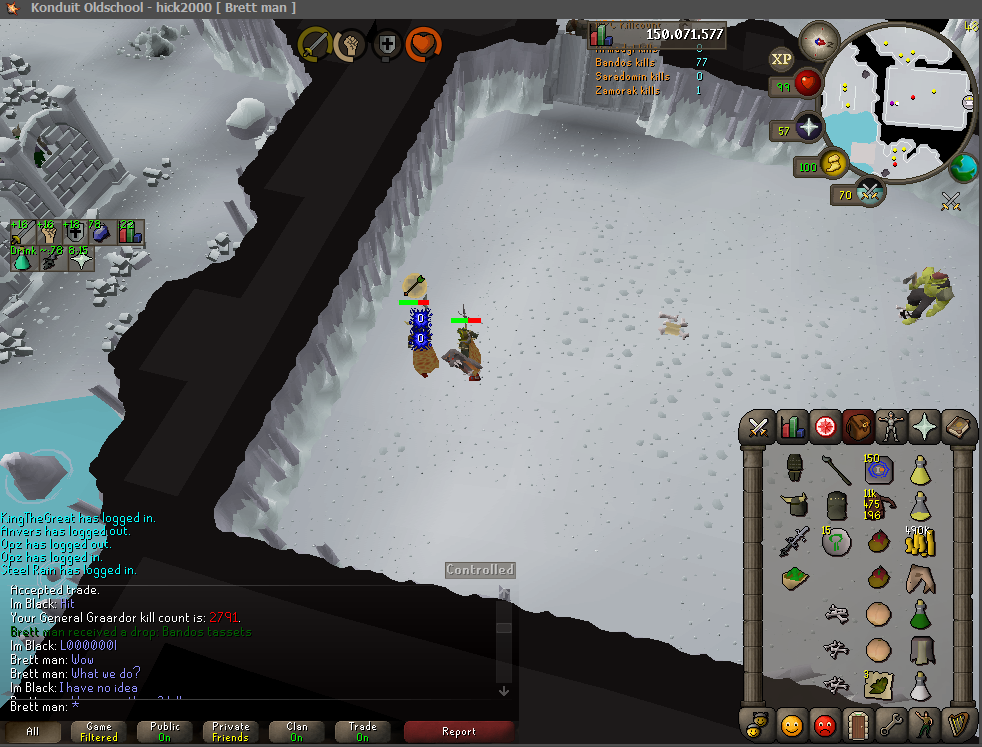Click the Report button

tap(458, 732)
